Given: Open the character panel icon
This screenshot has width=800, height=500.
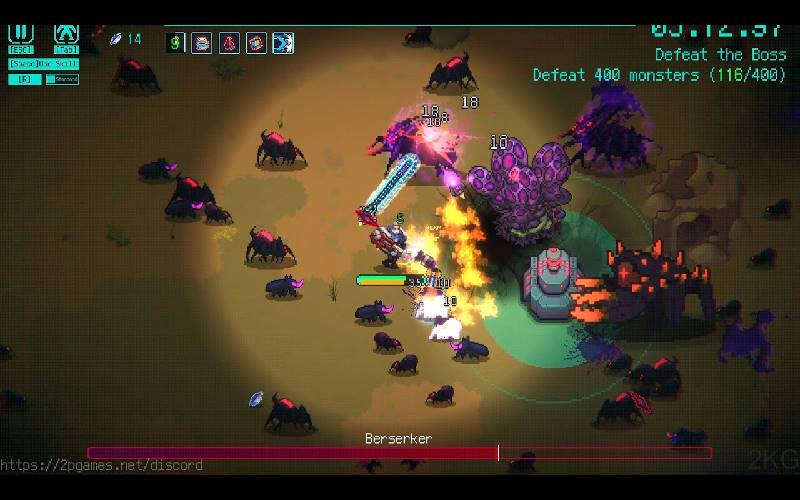Looking at the screenshot, I should tap(66, 35).
